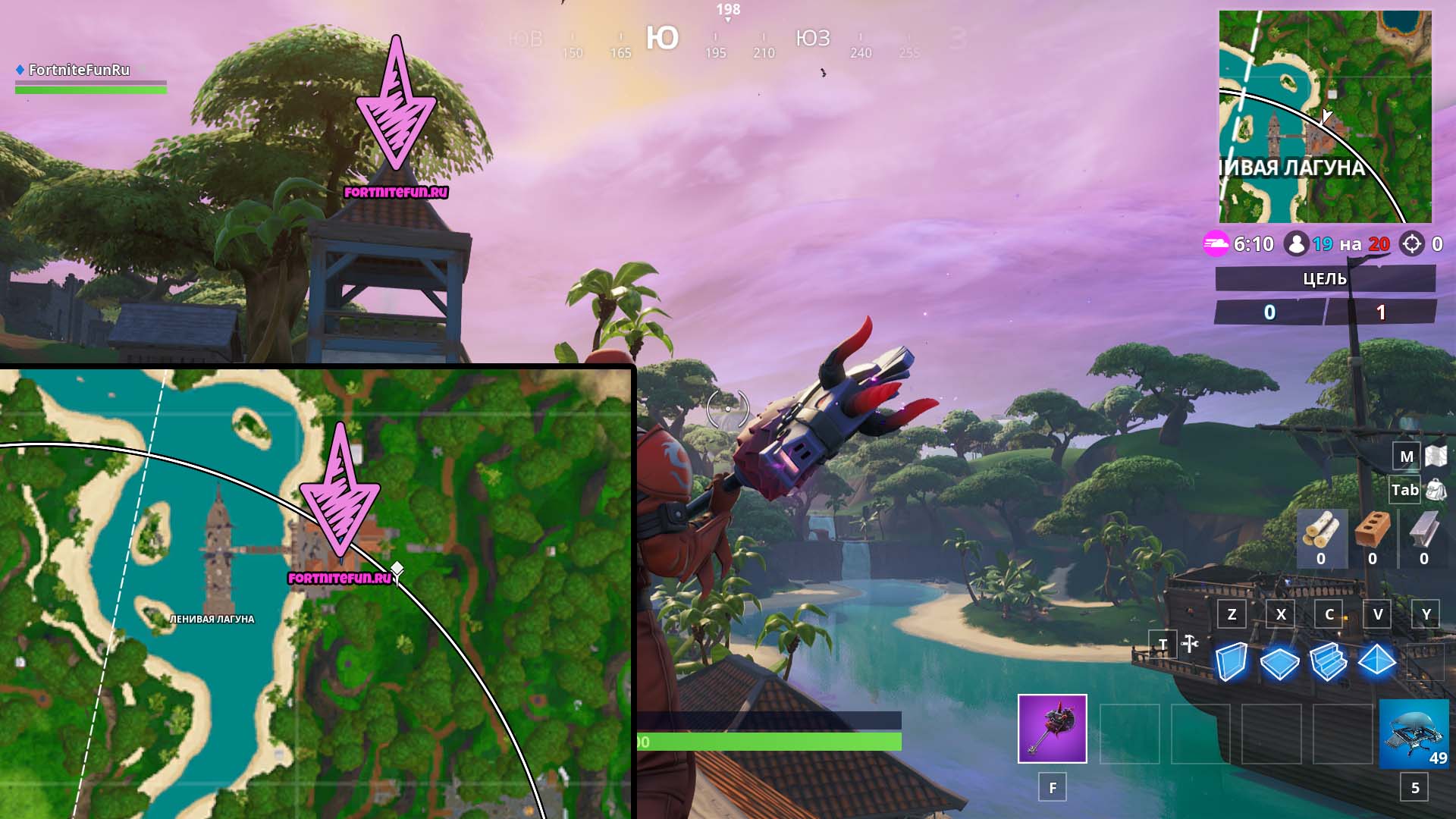
Task: Click the ЦЕЛЬ objective score panel
Action: (x=1325, y=295)
